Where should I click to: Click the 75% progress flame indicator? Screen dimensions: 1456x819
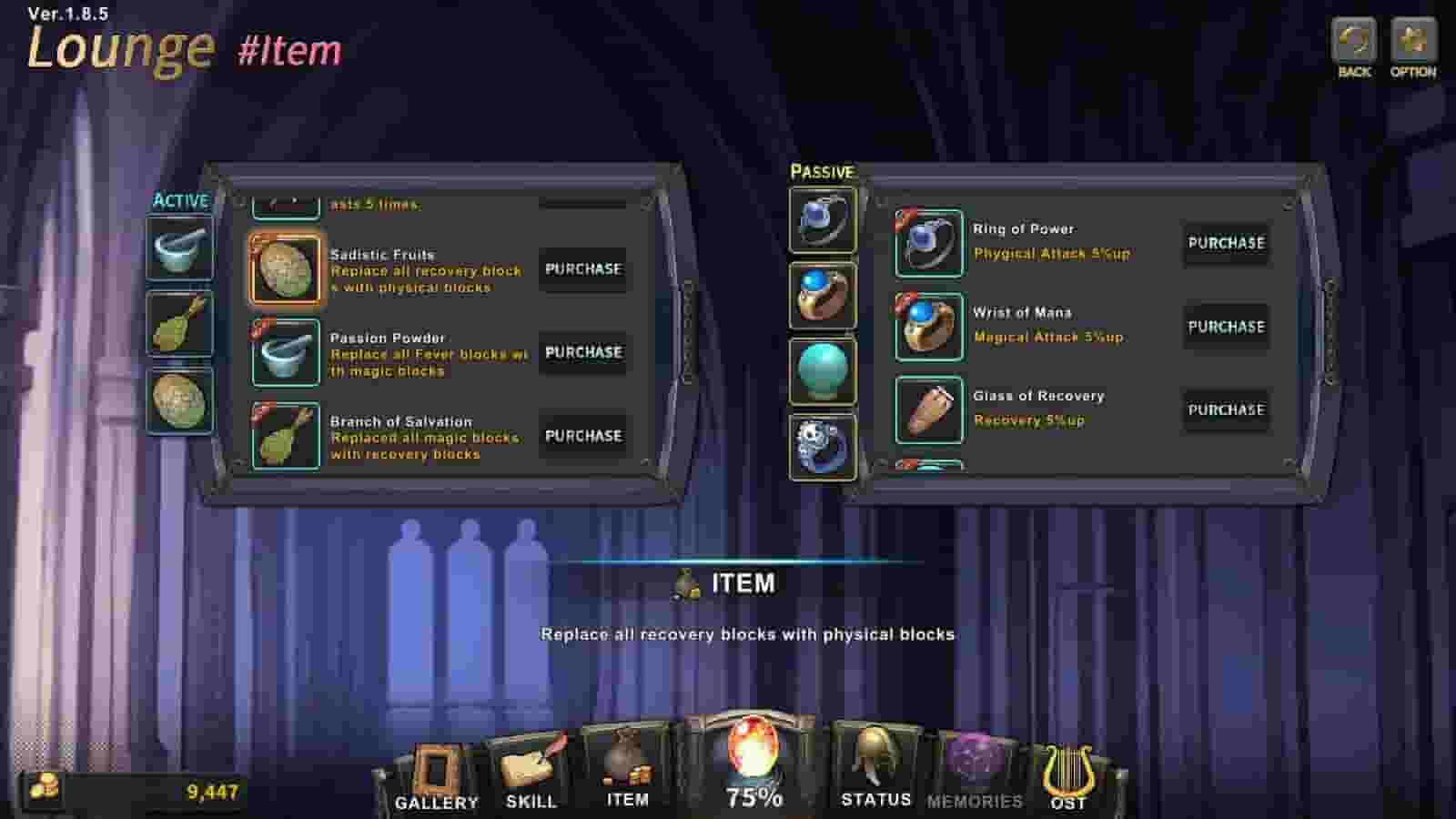[x=752, y=769]
